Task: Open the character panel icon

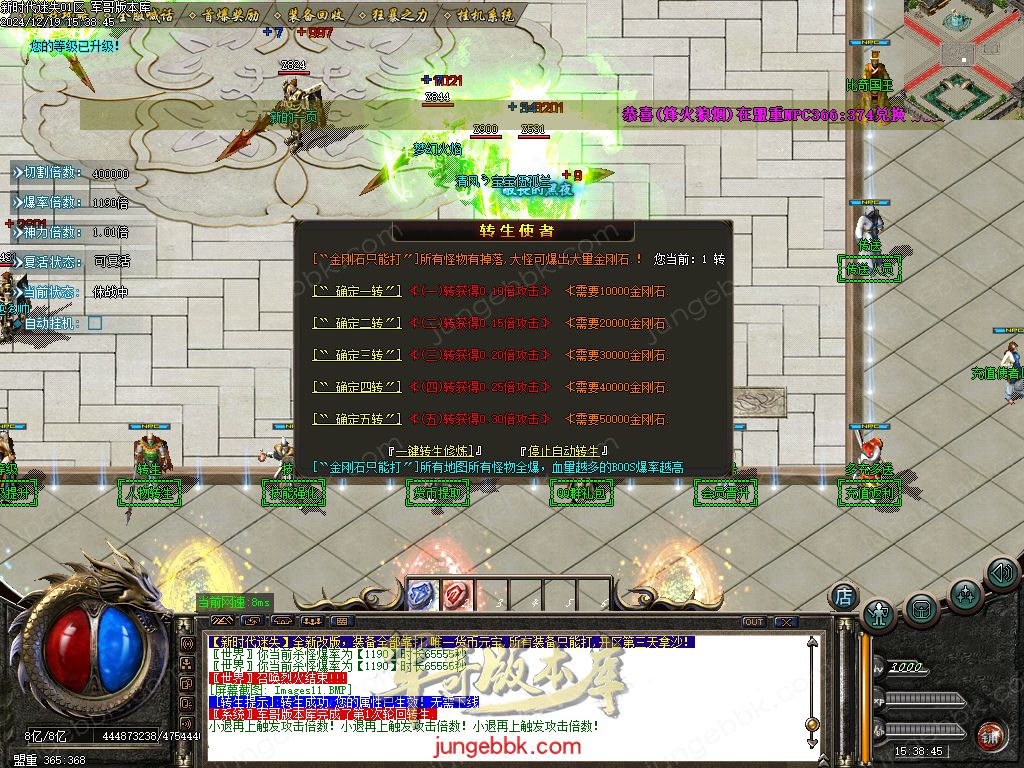Action: (879, 612)
